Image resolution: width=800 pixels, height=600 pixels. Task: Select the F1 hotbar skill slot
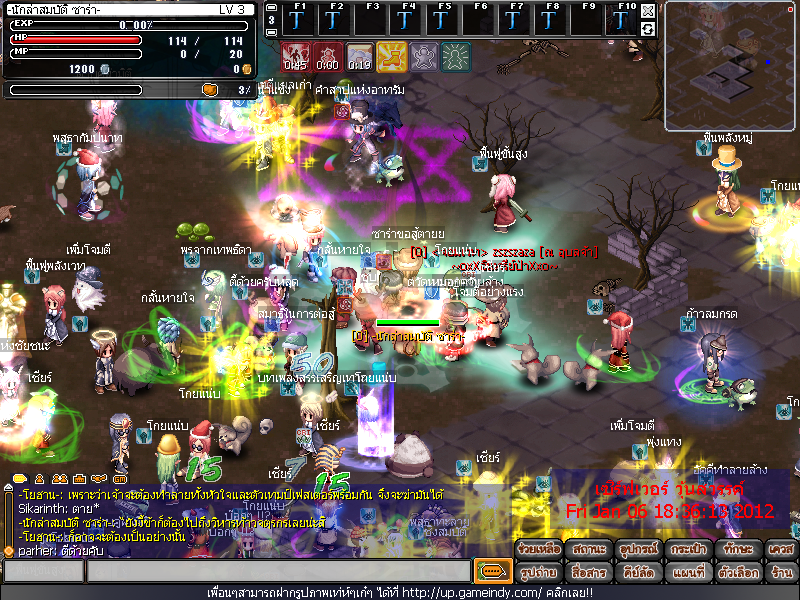point(297,19)
